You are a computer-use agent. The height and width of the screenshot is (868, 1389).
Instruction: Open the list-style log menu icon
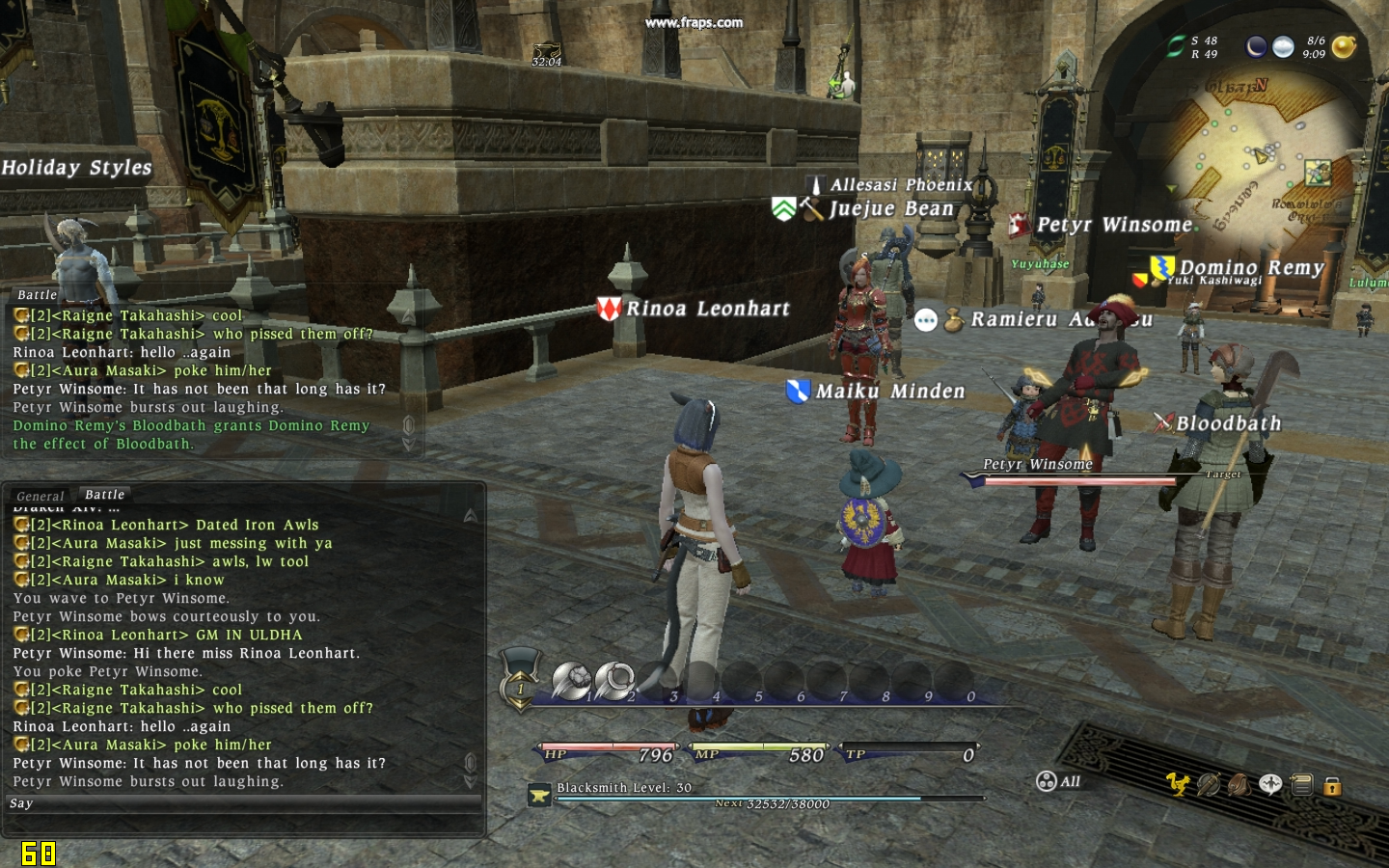pos(1301,784)
